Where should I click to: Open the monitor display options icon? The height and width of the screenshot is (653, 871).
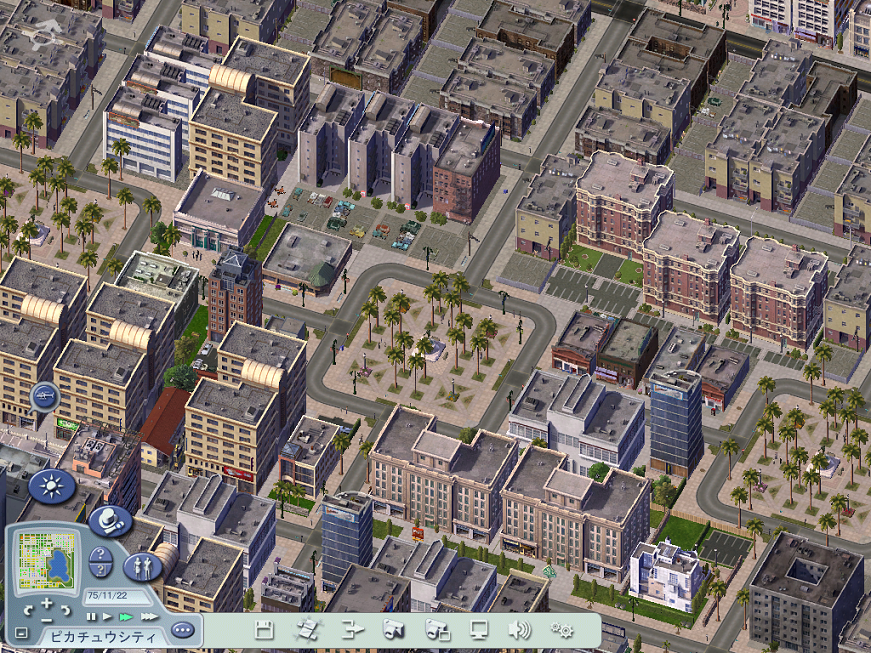tap(479, 629)
